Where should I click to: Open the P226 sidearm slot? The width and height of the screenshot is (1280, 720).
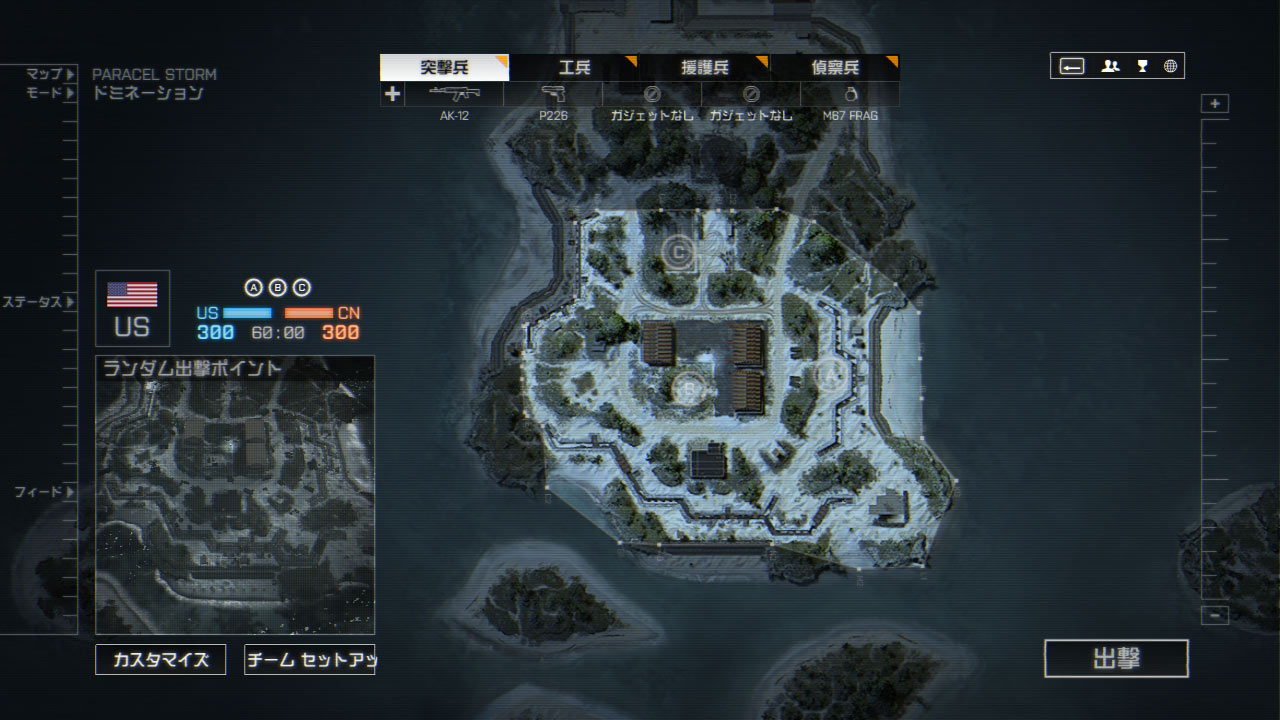553,94
